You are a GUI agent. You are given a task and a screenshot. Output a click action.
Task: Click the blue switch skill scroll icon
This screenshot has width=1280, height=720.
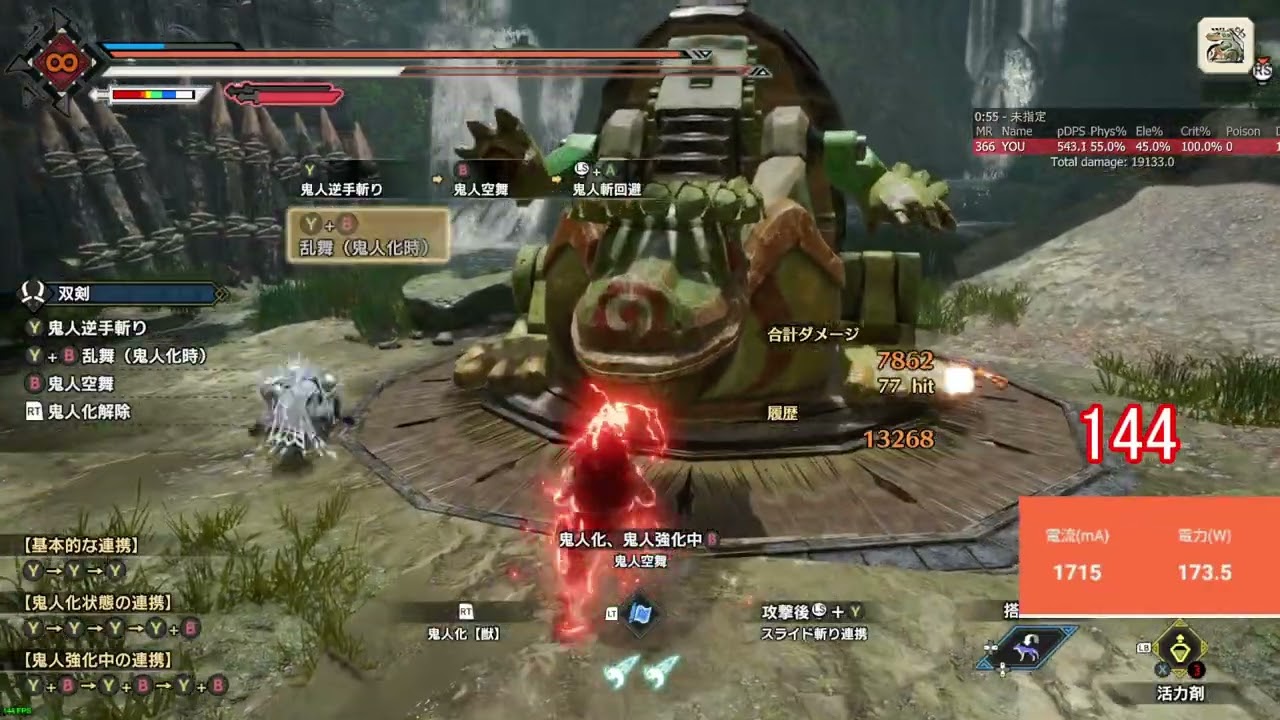639,613
